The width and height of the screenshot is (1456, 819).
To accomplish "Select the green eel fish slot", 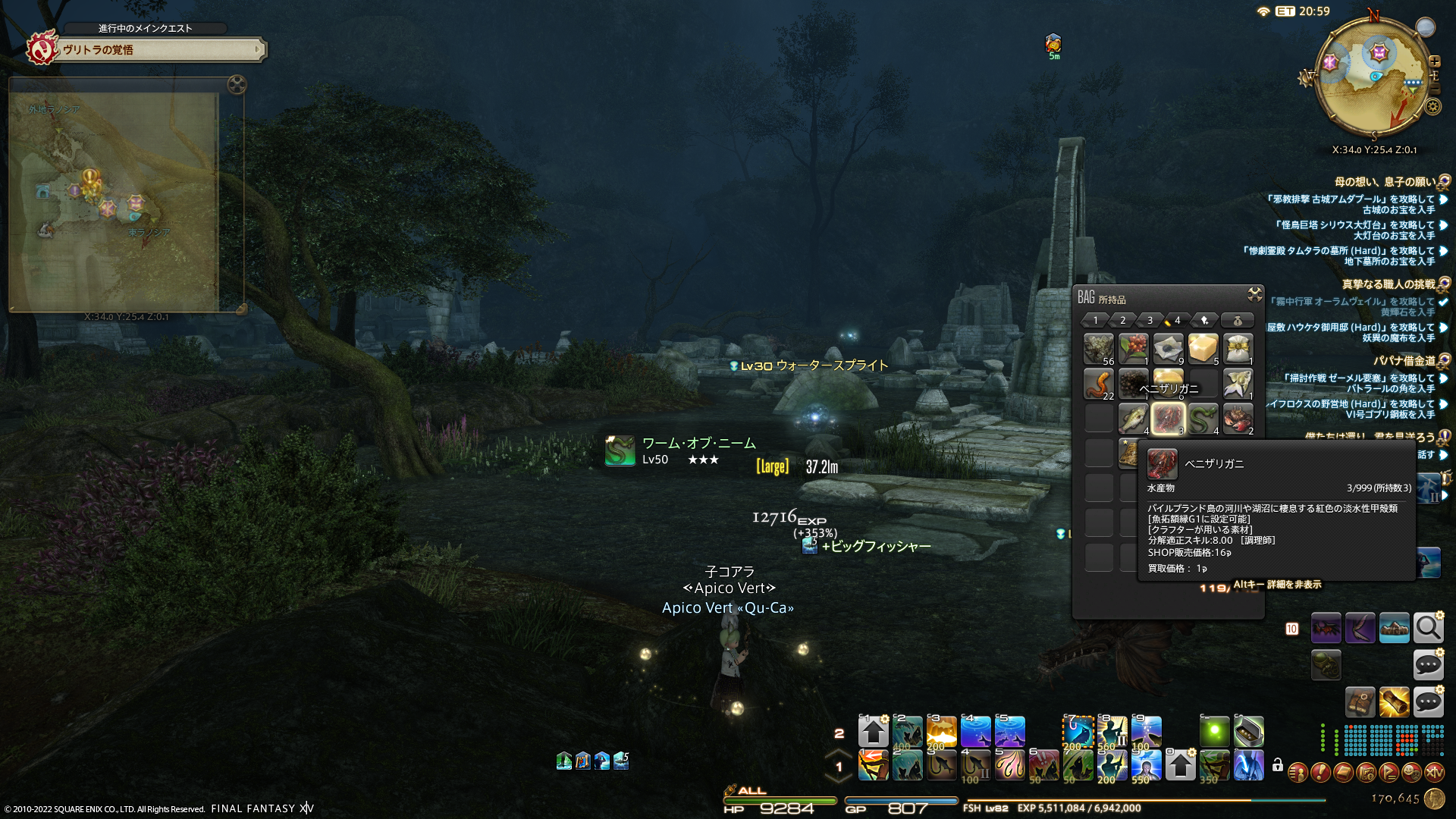I will (1203, 419).
